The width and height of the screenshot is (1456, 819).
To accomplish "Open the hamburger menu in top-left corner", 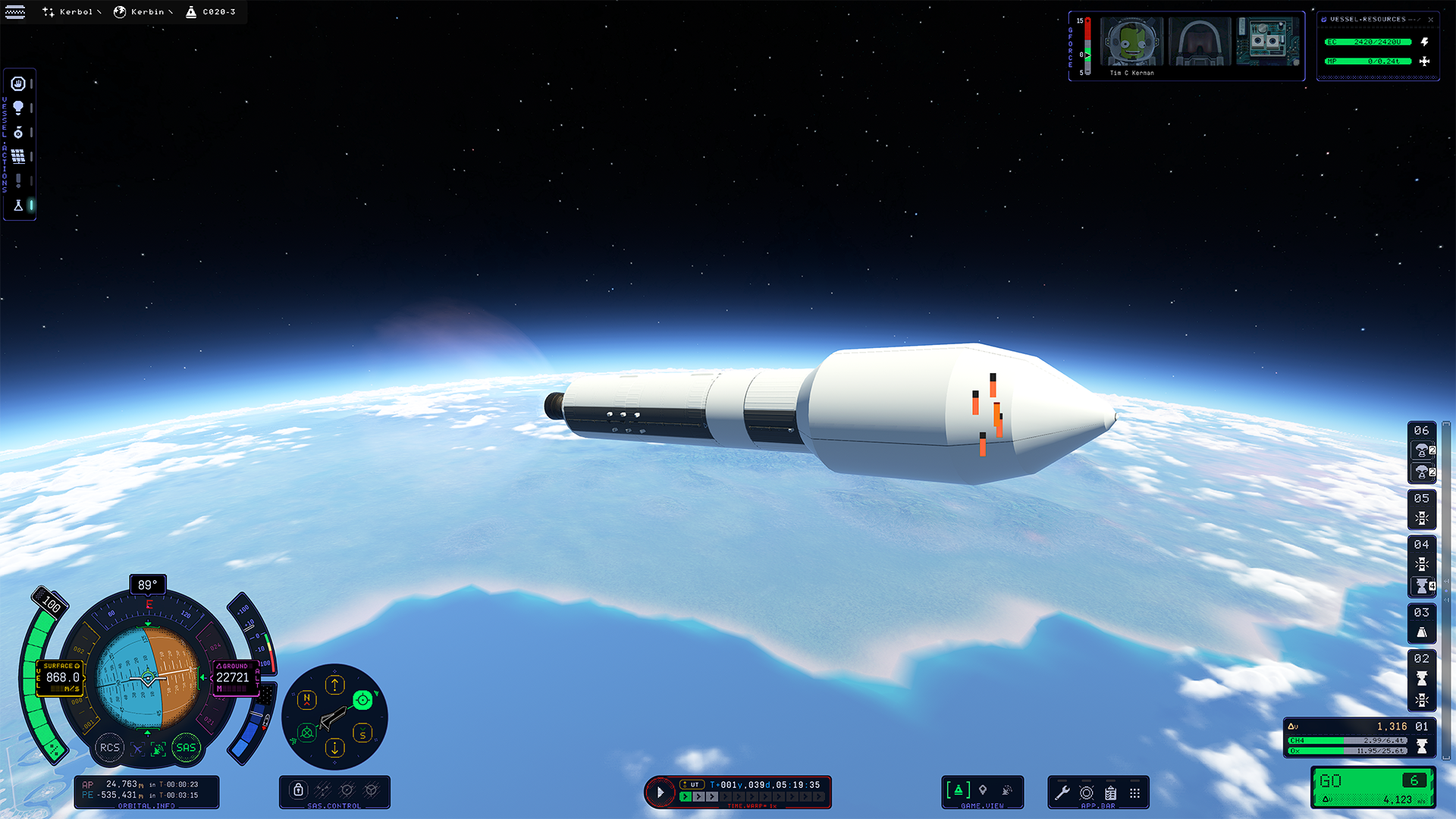I will click(x=15, y=12).
